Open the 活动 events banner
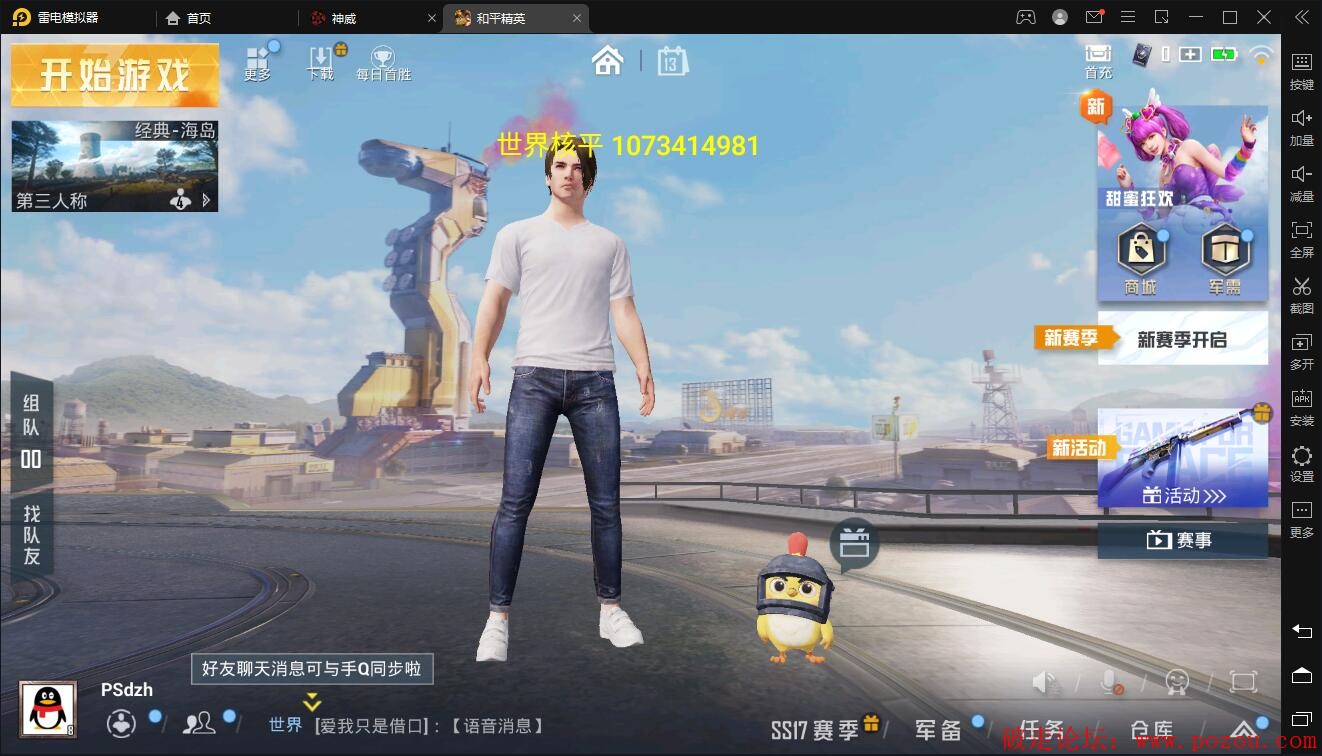Screen dimensions: 1322x756 tap(1183, 458)
